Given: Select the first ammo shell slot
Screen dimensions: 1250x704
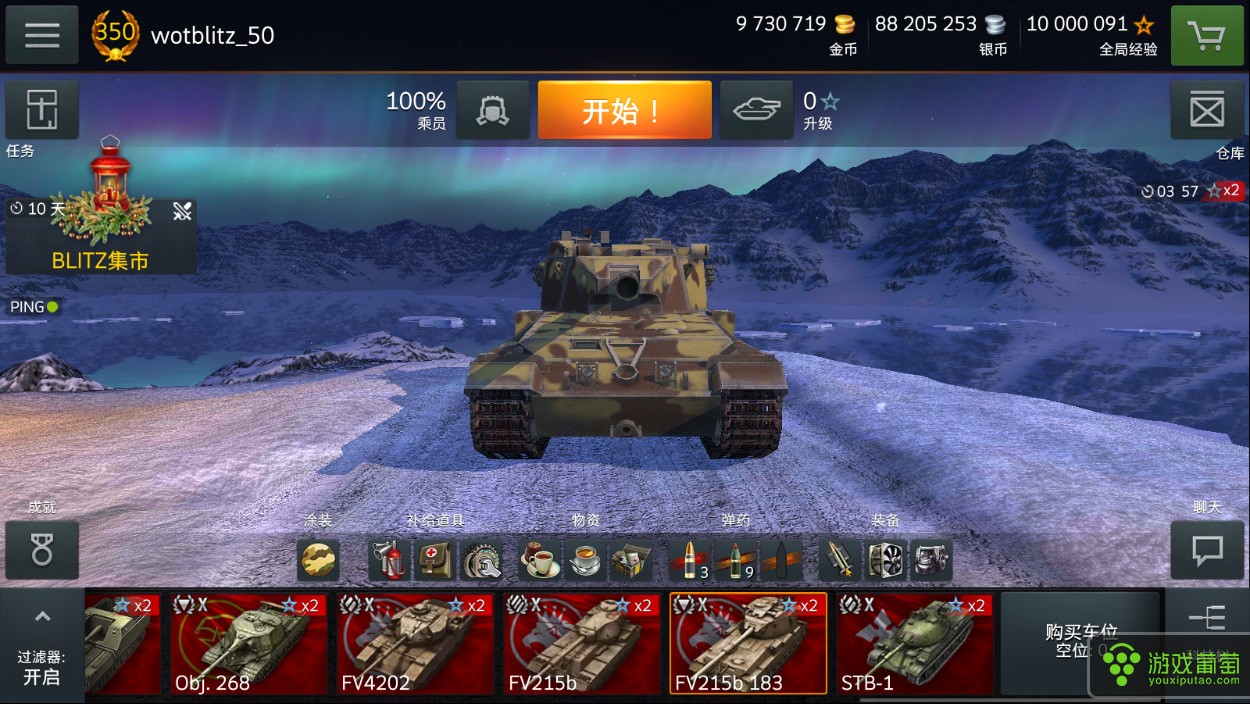Looking at the screenshot, I should [x=690, y=560].
